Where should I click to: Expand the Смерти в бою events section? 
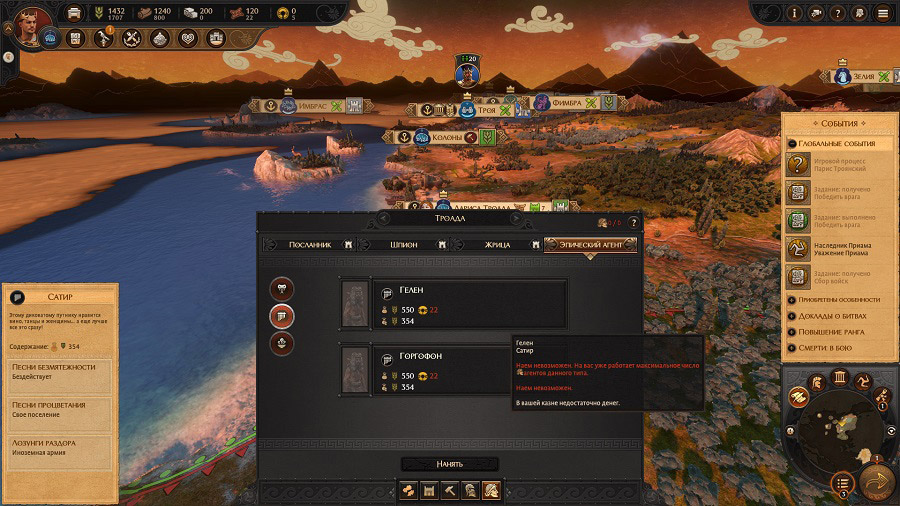833,347
